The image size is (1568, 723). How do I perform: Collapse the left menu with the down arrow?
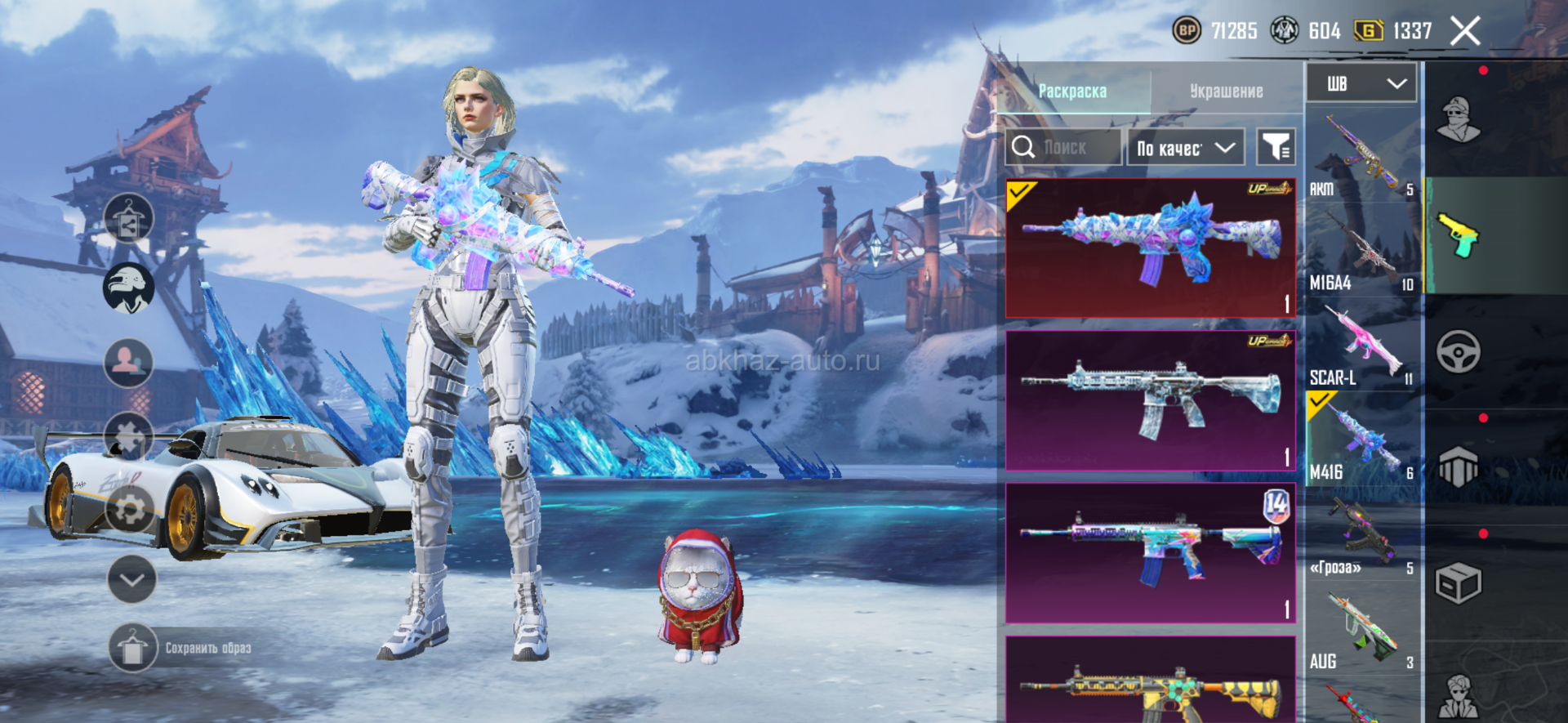(x=131, y=579)
